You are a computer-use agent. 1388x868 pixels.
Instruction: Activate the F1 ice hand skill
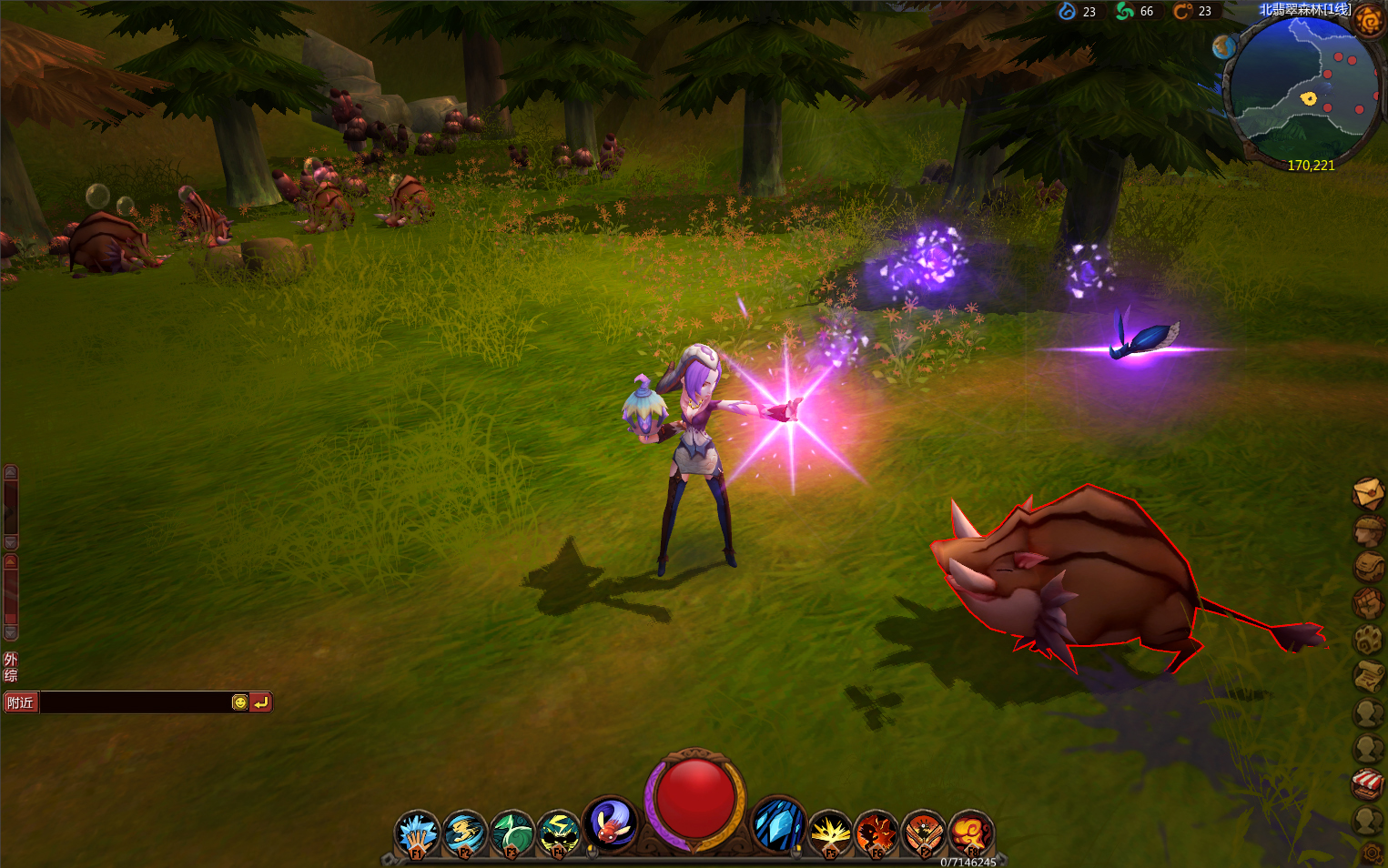pos(417,833)
